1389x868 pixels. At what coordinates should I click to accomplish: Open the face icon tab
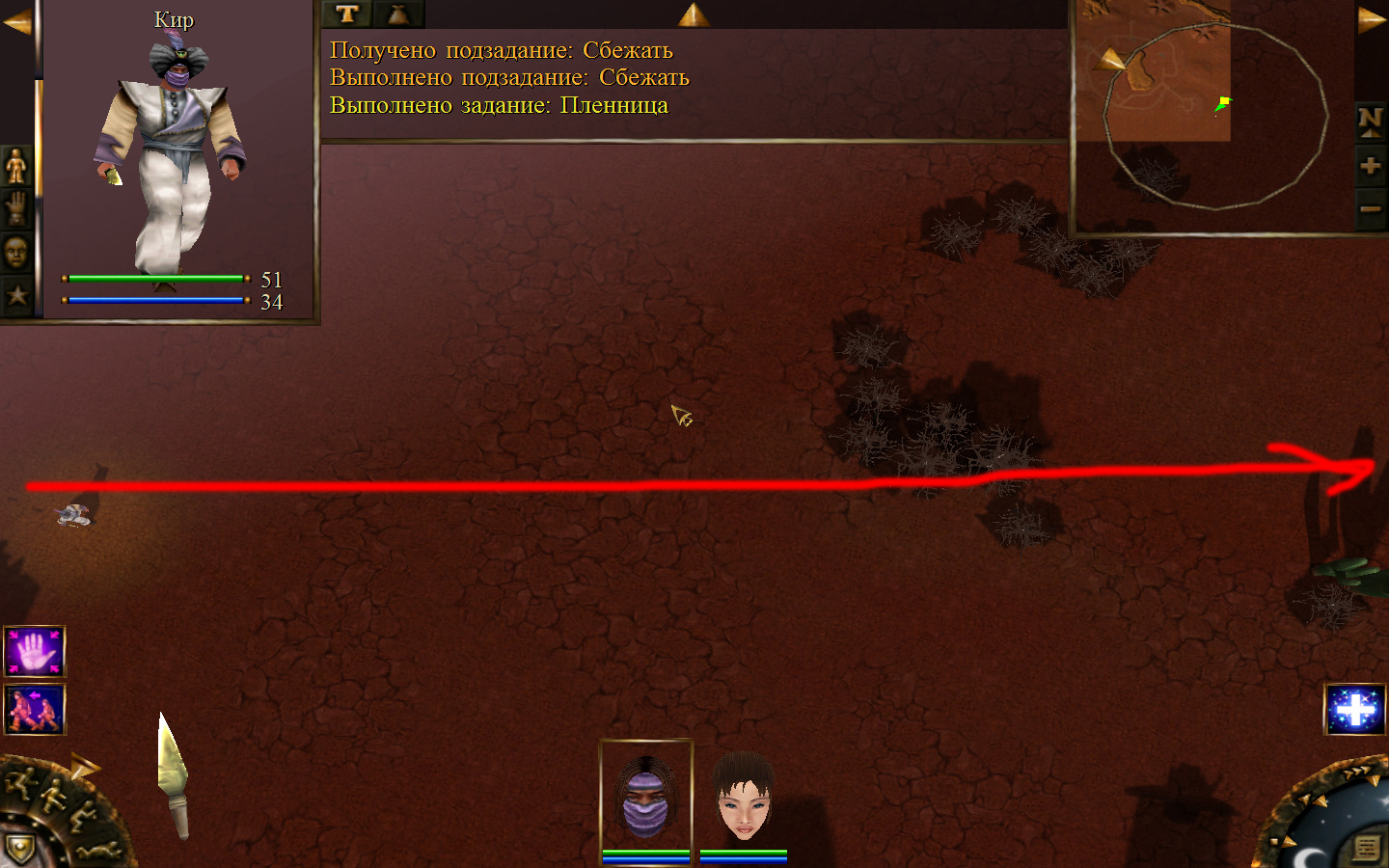click(x=16, y=253)
